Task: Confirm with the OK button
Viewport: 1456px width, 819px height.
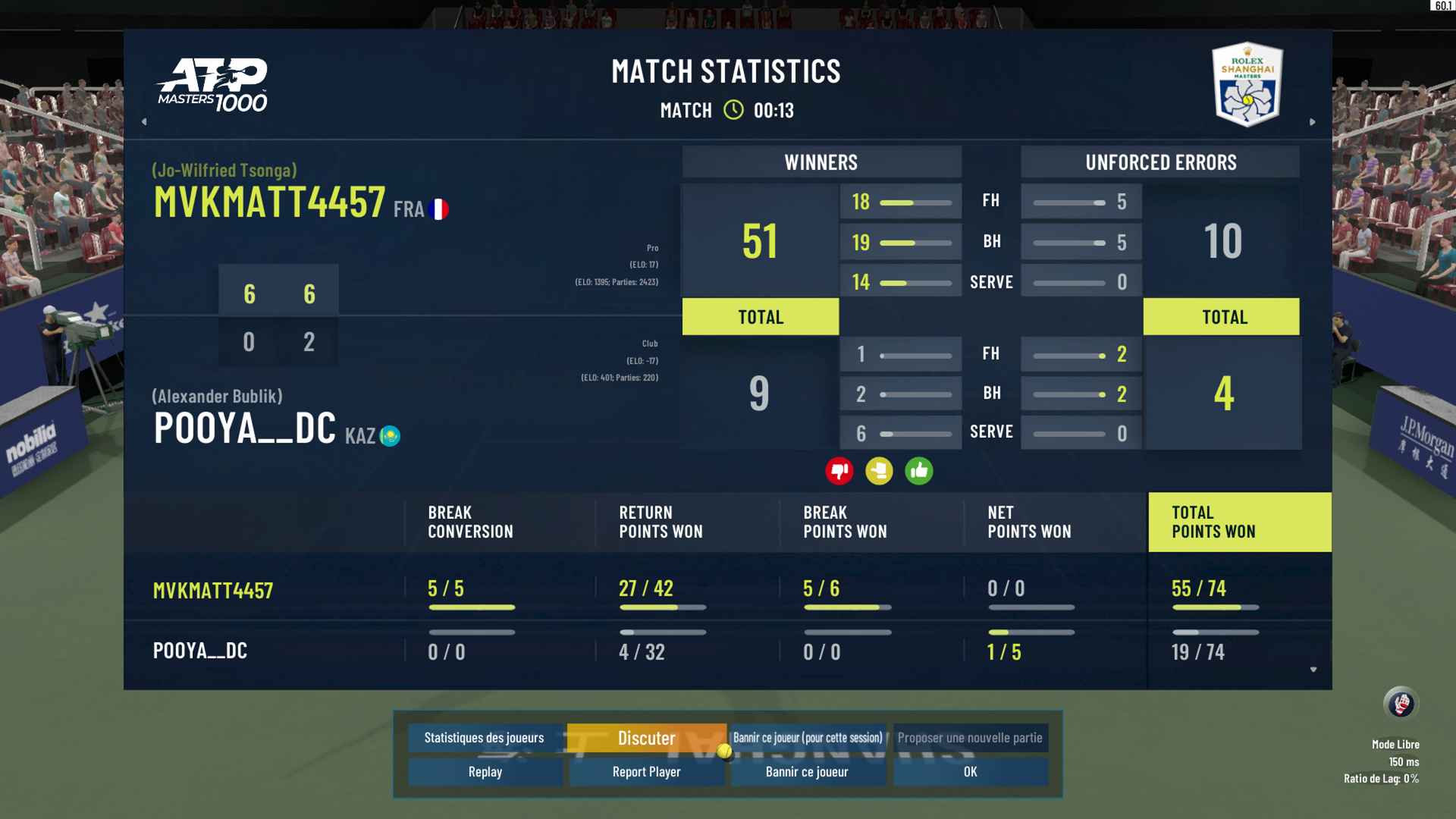Action: point(970,772)
